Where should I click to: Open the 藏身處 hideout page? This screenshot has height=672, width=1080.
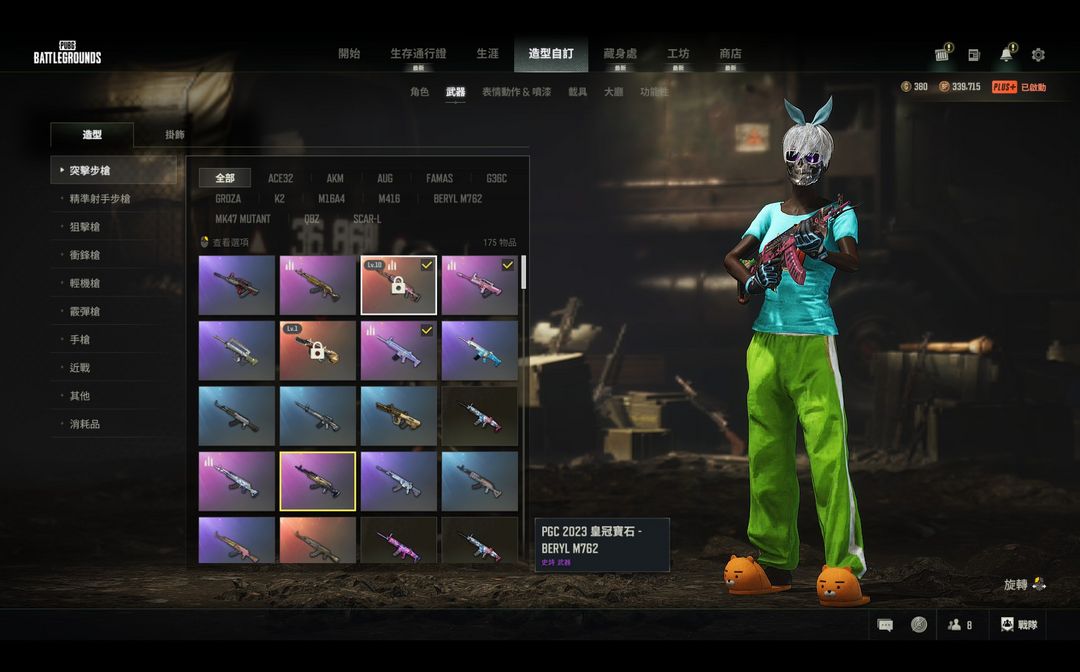coord(619,54)
